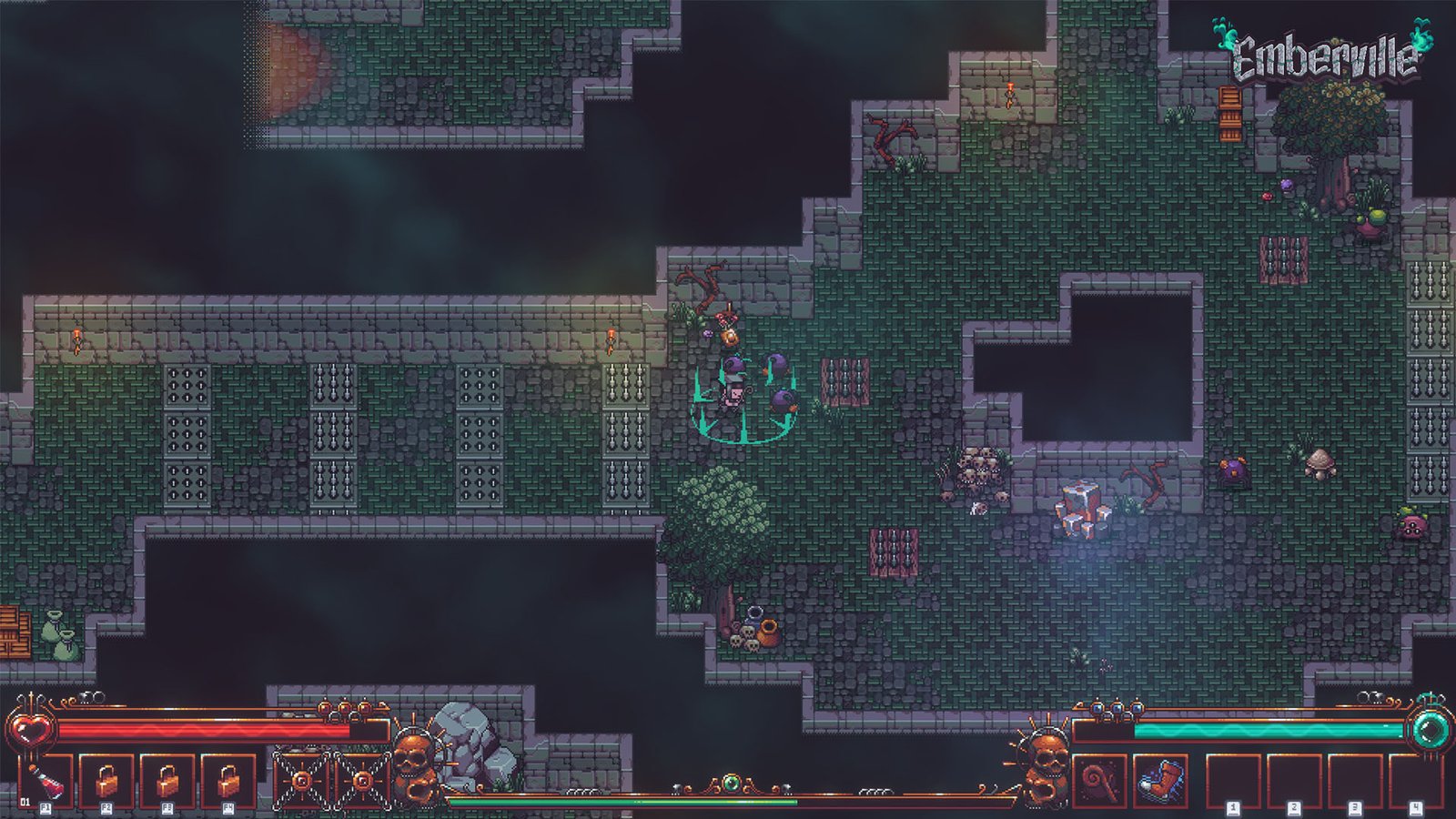The width and height of the screenshot is (1456, 819).
Task: Activate the spiral staff ability
Action: click(x=1099, y=781)
